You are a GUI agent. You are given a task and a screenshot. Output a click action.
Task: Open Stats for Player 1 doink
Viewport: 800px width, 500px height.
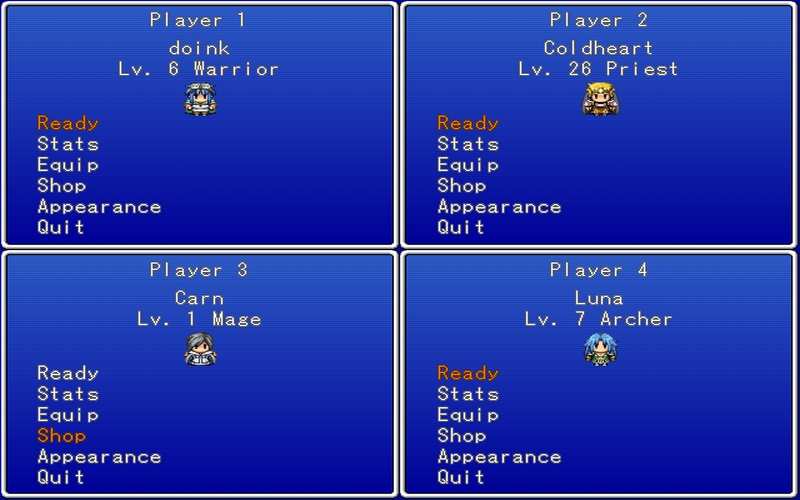pyautogui.click(x=68, y=144)
